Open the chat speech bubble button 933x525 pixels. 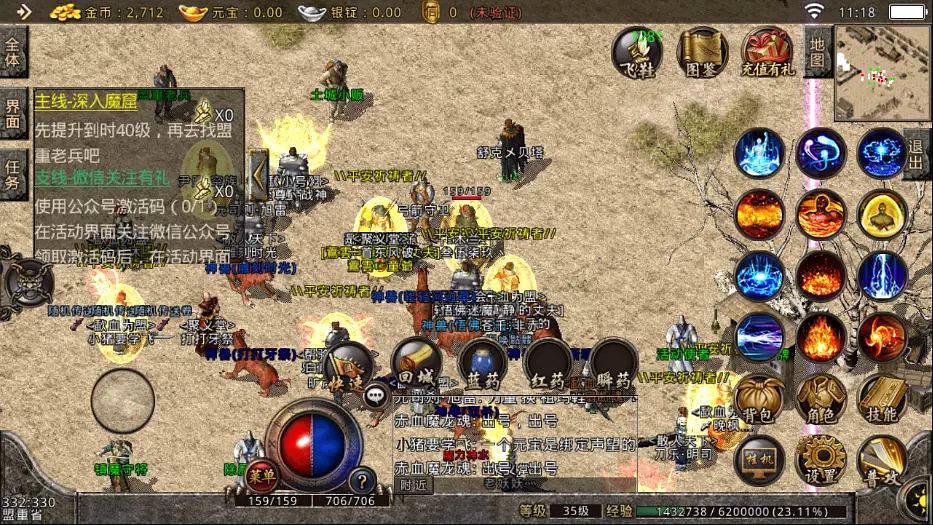[x=376, y=394]
